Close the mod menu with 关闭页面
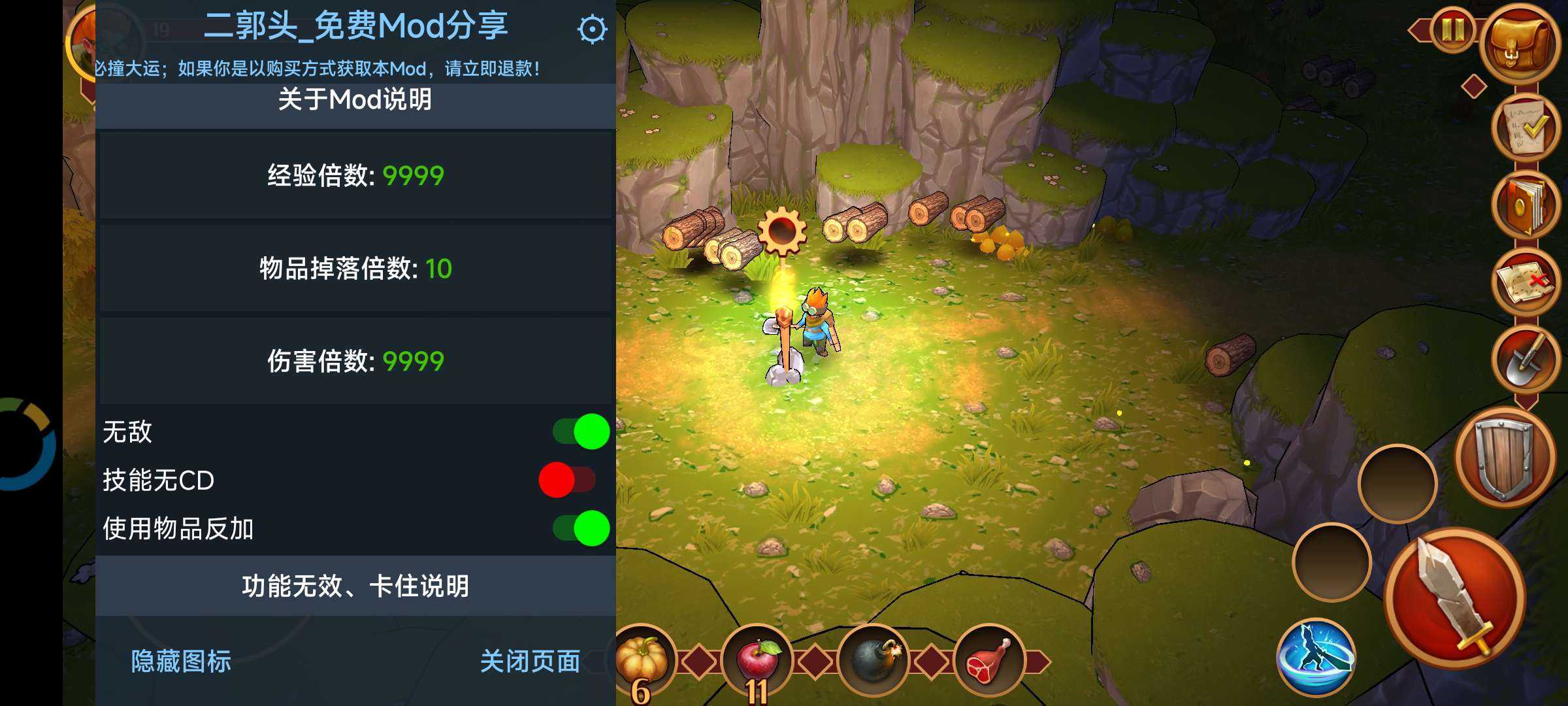The height and width of the screenshot is (706, 1568). coord(530,662)
